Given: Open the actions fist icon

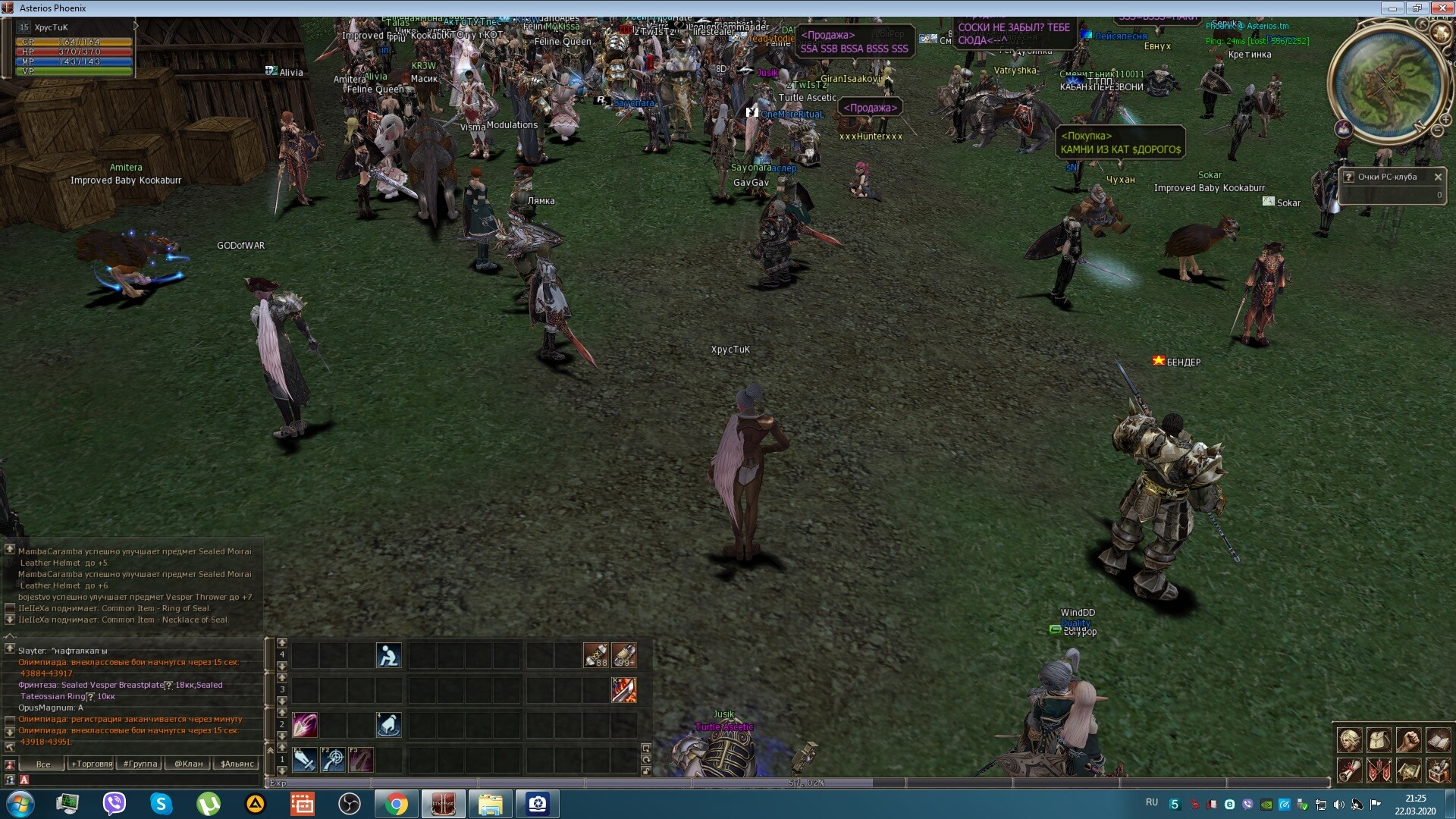Looking at the screenshot, I should click(x=1408, y=739).
